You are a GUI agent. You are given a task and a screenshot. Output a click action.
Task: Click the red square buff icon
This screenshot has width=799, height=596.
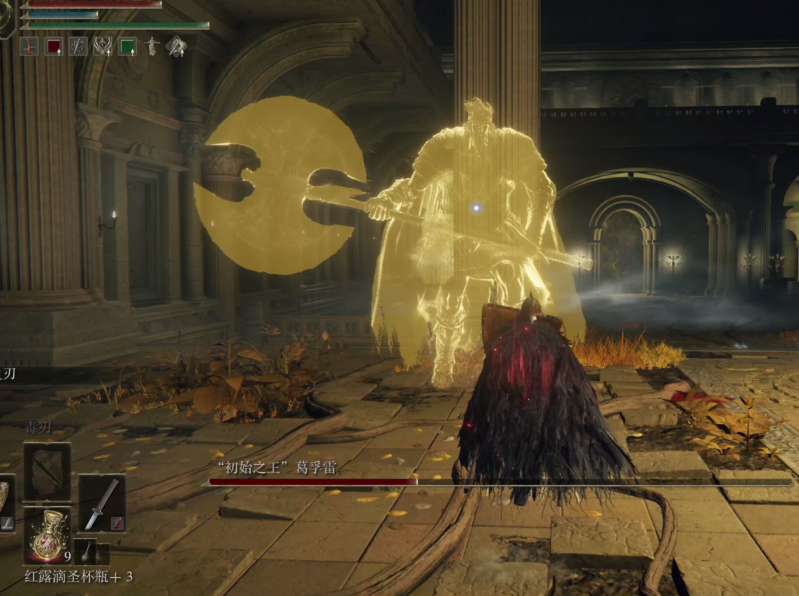coord(53,46)
